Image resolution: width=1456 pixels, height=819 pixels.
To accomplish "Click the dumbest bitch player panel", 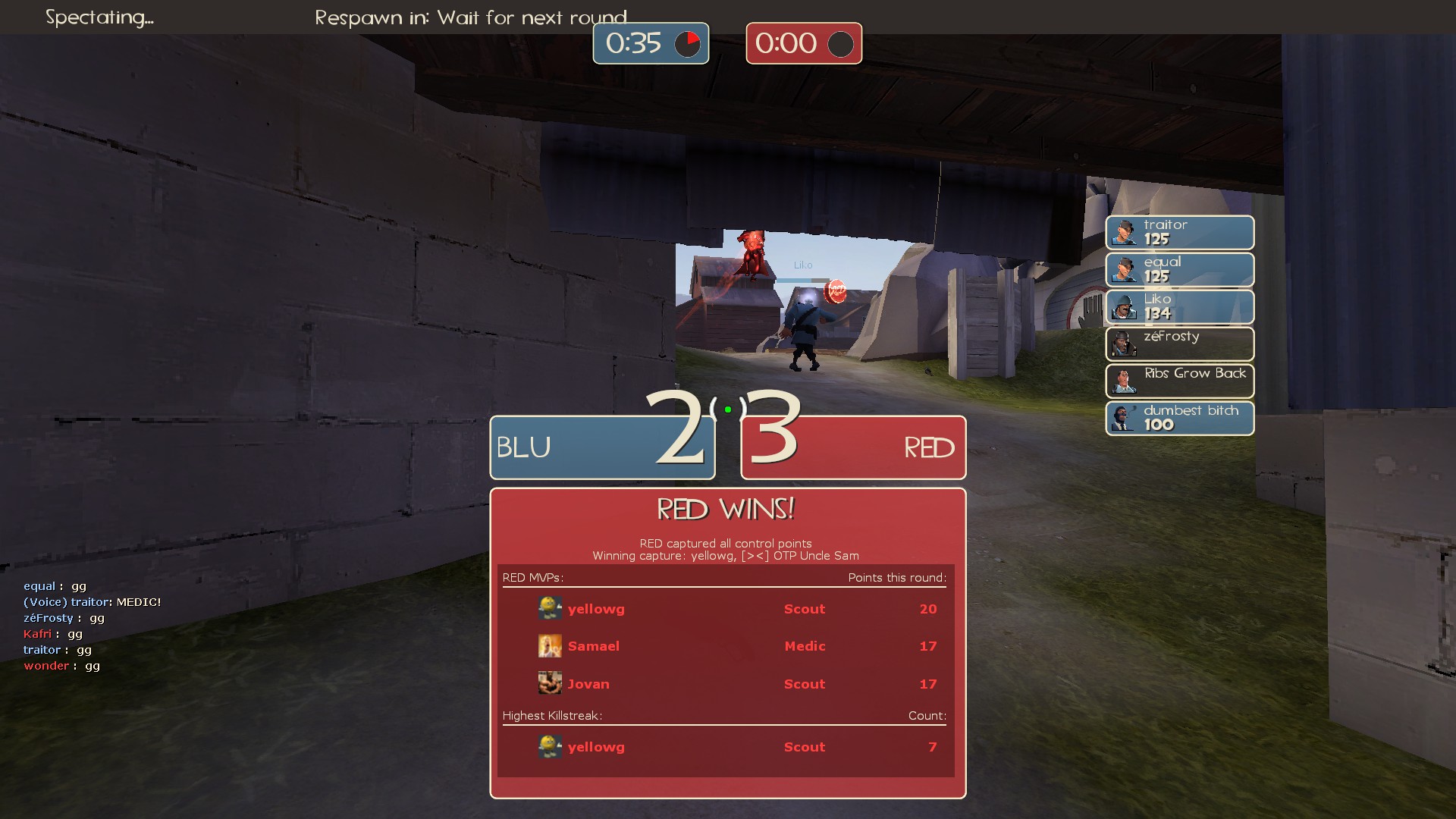I will [x=1179, y=418].
